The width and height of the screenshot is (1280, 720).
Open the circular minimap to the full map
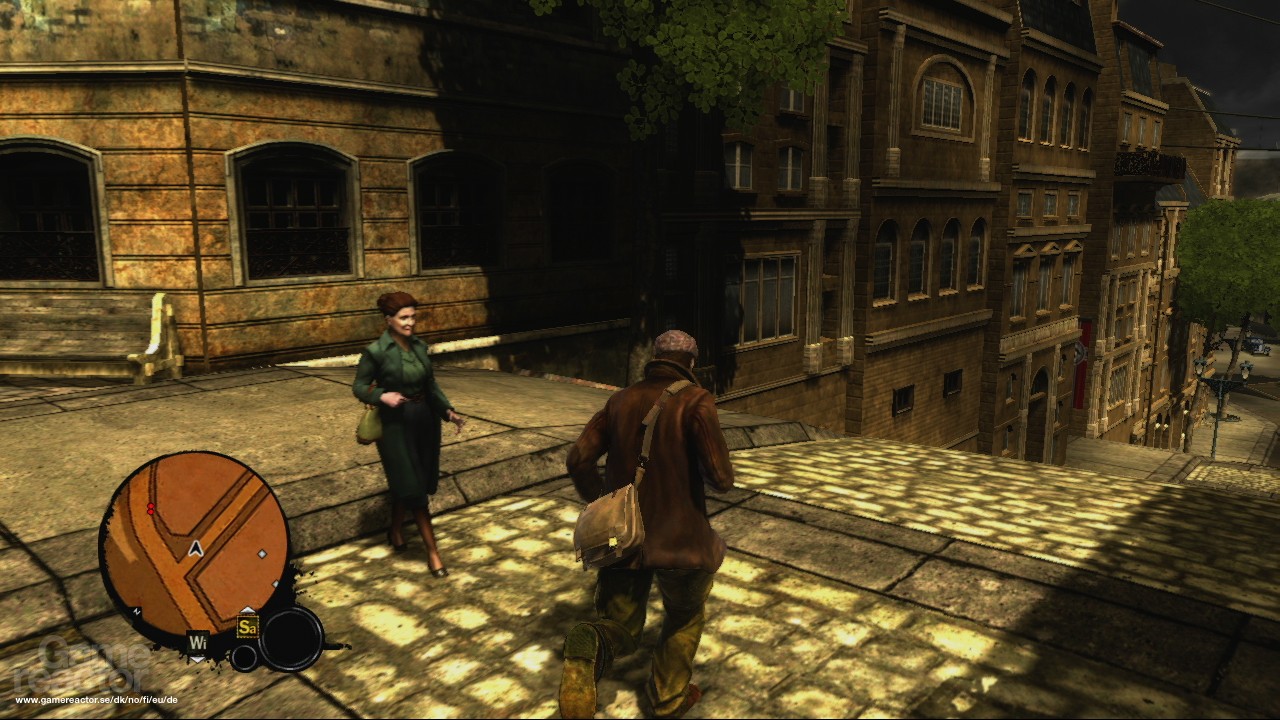click(200, 540)
